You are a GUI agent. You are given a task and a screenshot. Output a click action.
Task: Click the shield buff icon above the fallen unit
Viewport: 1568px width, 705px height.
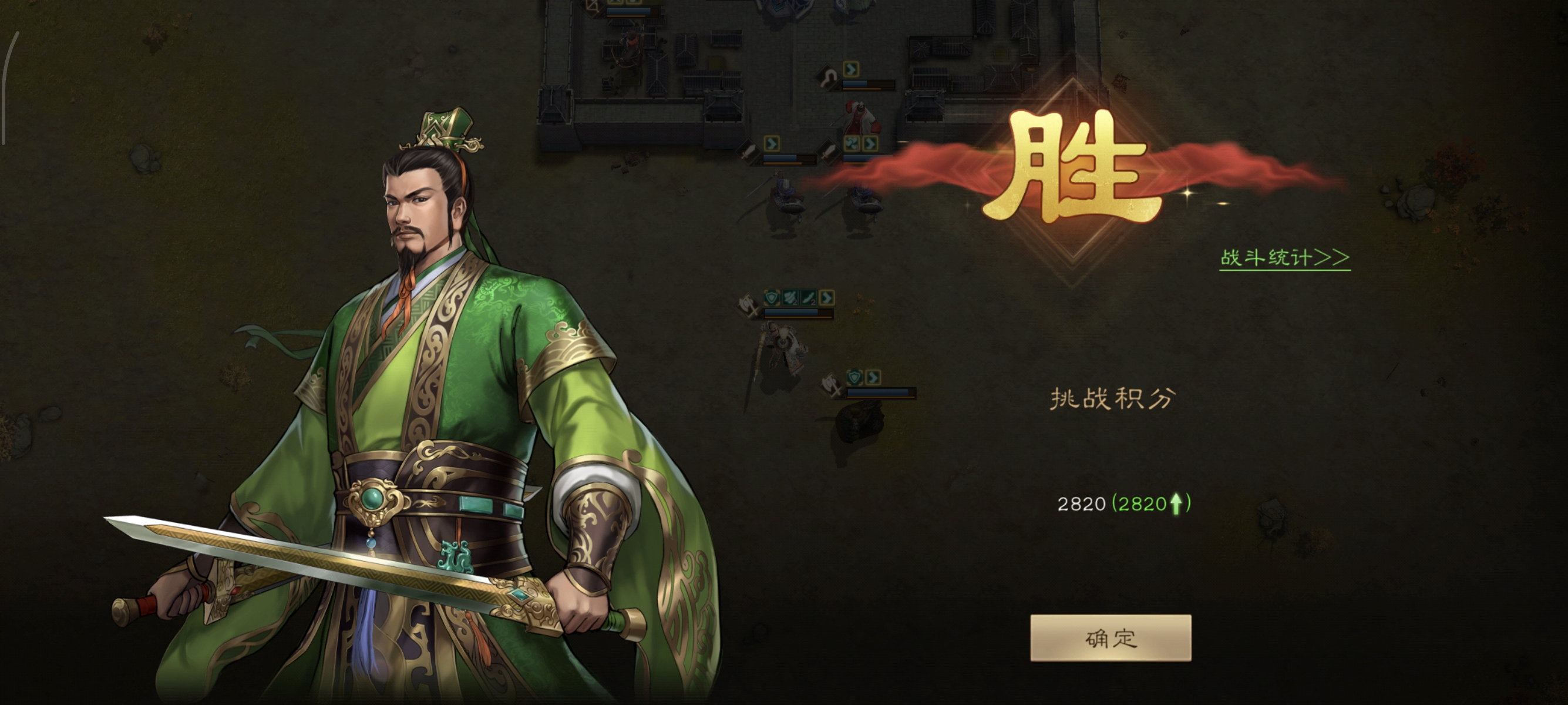[x=854, y=377]
